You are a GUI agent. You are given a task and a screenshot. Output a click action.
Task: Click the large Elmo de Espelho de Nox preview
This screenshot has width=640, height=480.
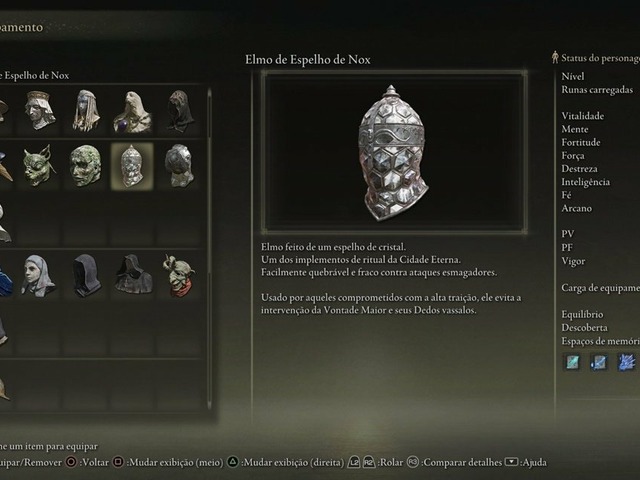394,152
